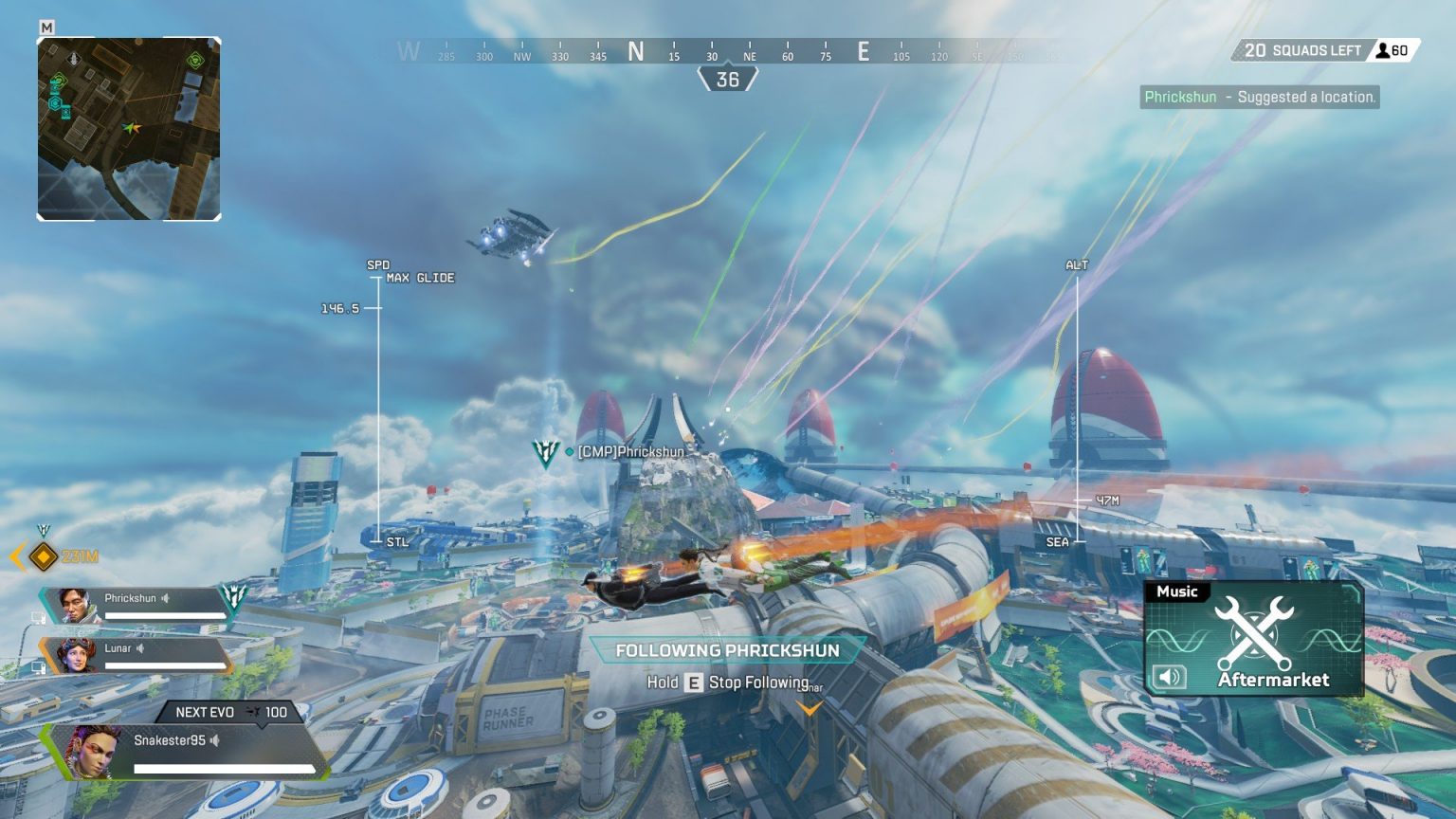Click the E key prompt to stop following
Image resolution: width=1456 pixels, height=819 pixels.
[695, 682]
